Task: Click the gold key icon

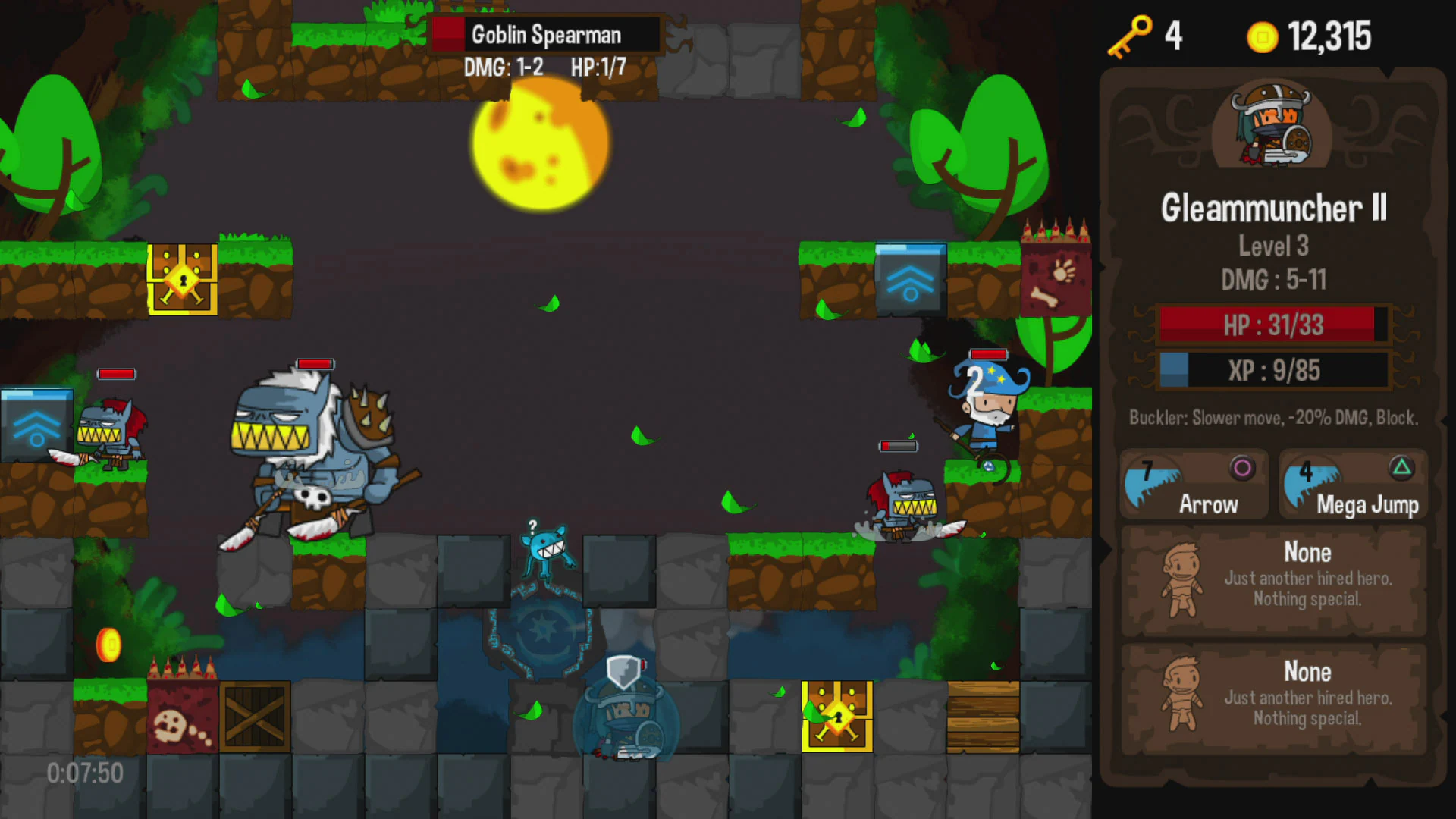Action: tap(1129, 36)
